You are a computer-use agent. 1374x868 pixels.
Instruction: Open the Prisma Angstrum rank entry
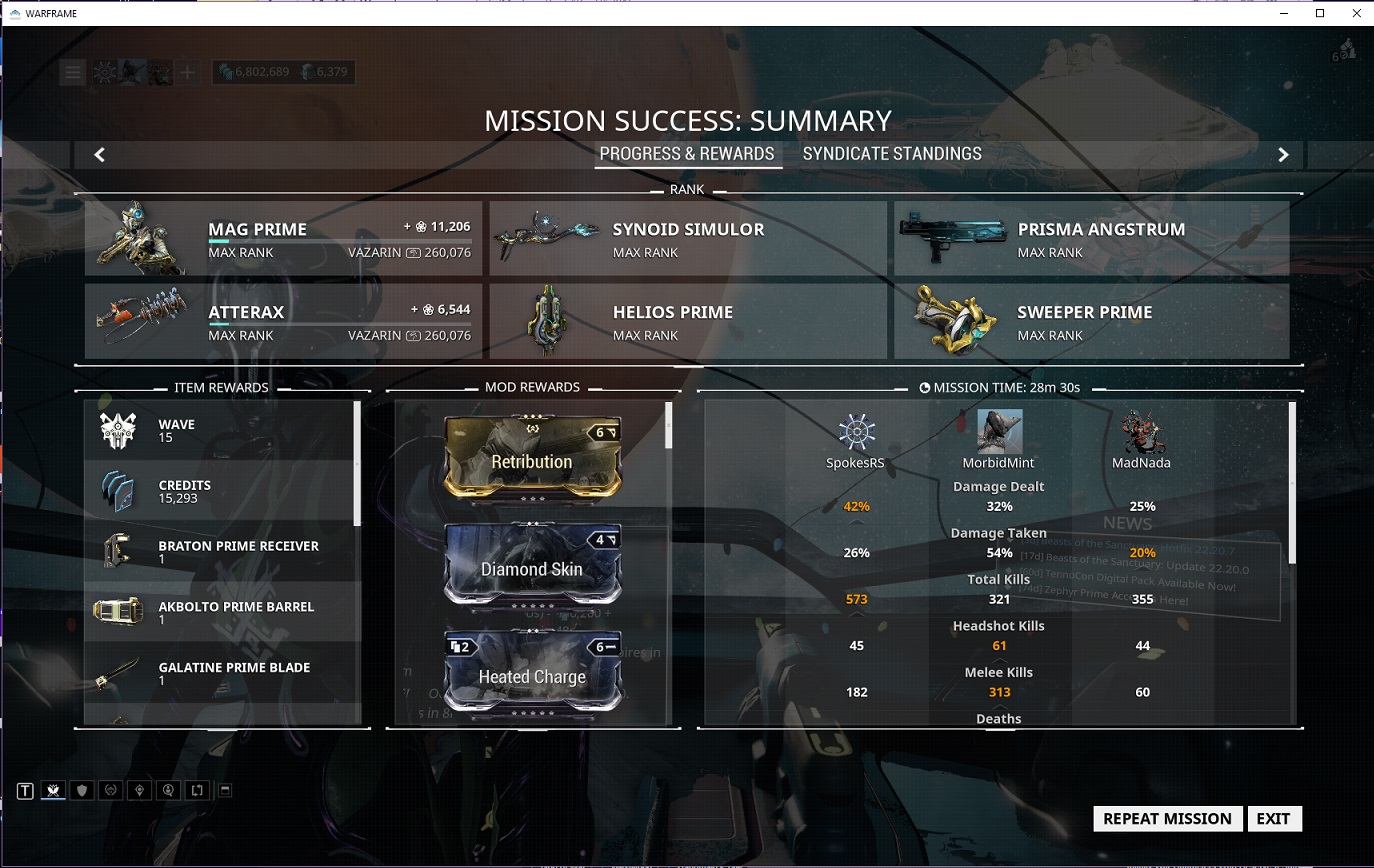pos(1092,239)
